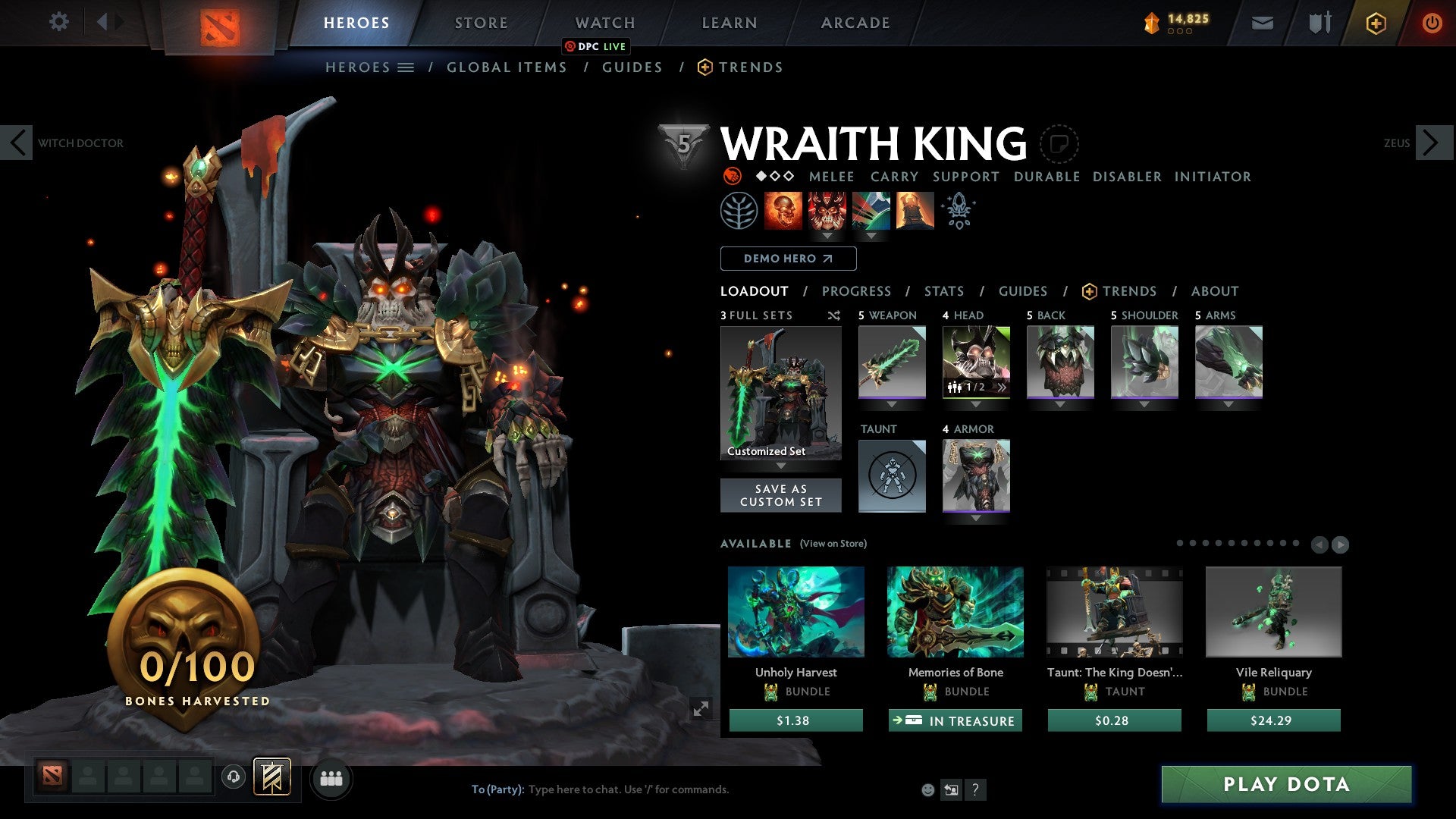
Task: Toggle the DPC LIVE indicator
Action: point(597,46)
